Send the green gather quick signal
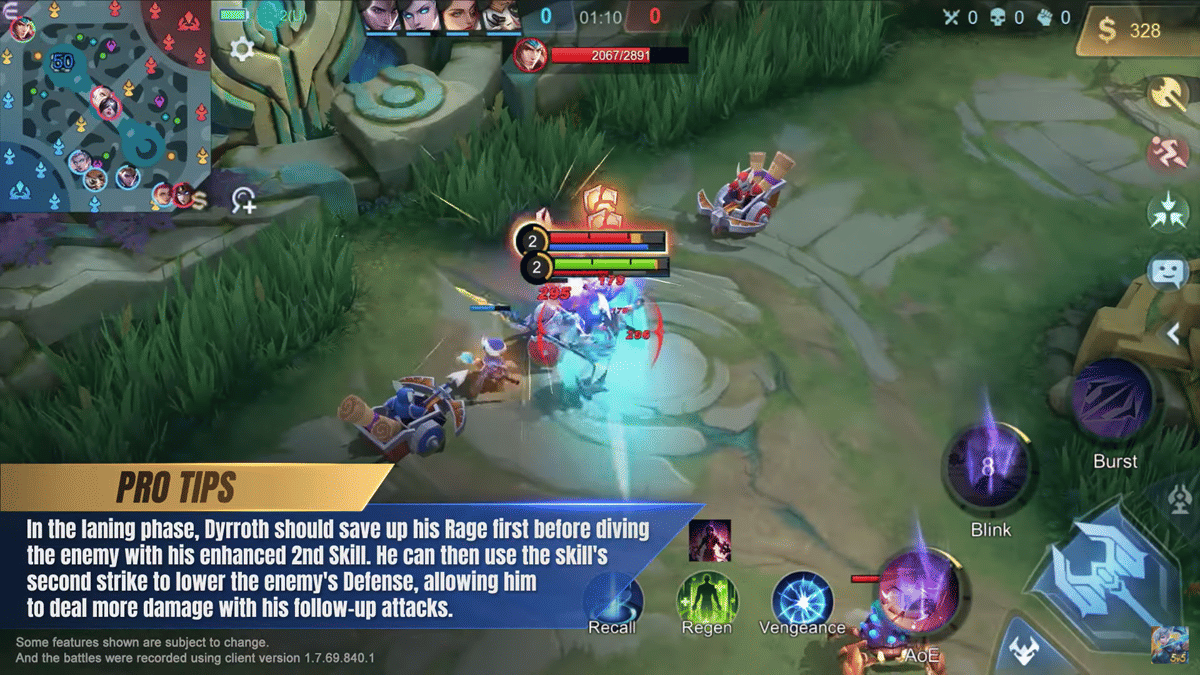1200x675 pixels. coord(1167,212)
